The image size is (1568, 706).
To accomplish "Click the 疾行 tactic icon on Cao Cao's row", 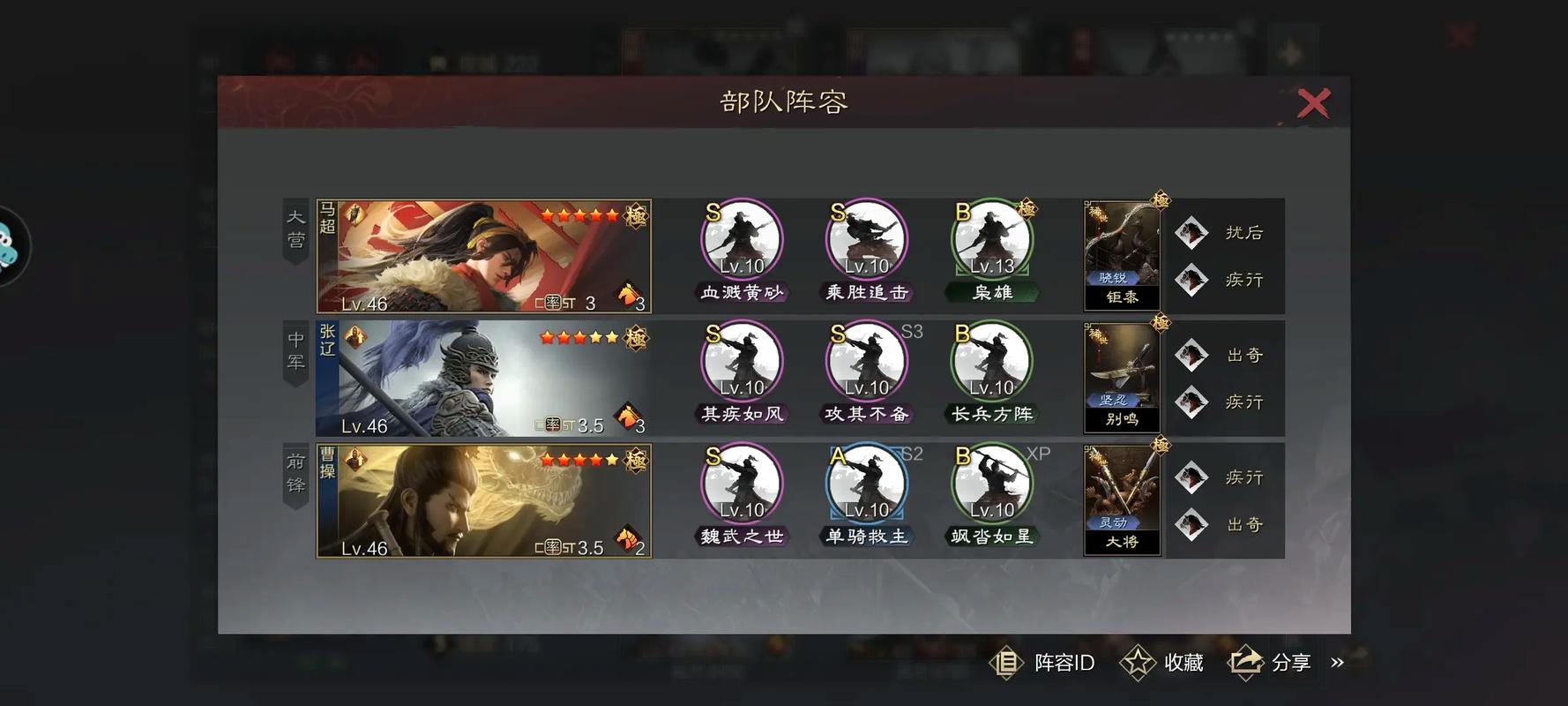I will 1192,477.
